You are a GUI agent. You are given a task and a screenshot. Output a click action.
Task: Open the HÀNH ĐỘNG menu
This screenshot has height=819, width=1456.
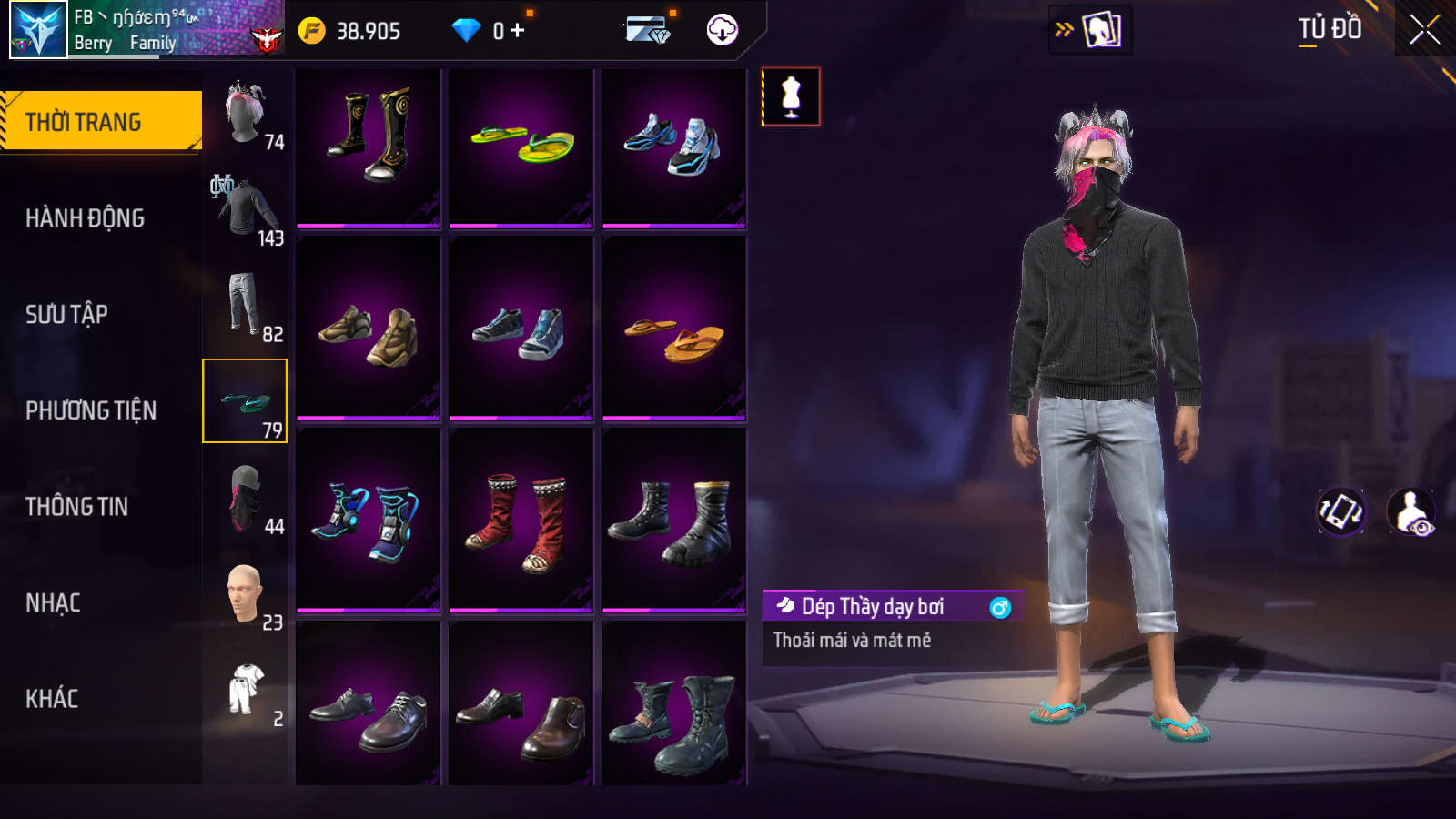point(85,218)
